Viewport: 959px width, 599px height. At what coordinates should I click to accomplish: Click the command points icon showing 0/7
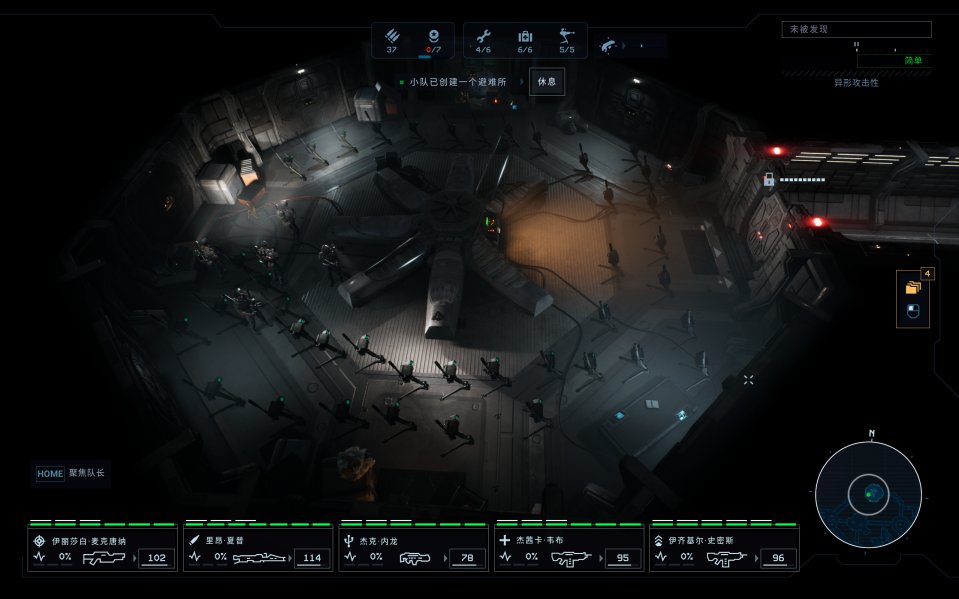[x=433, y=35]
